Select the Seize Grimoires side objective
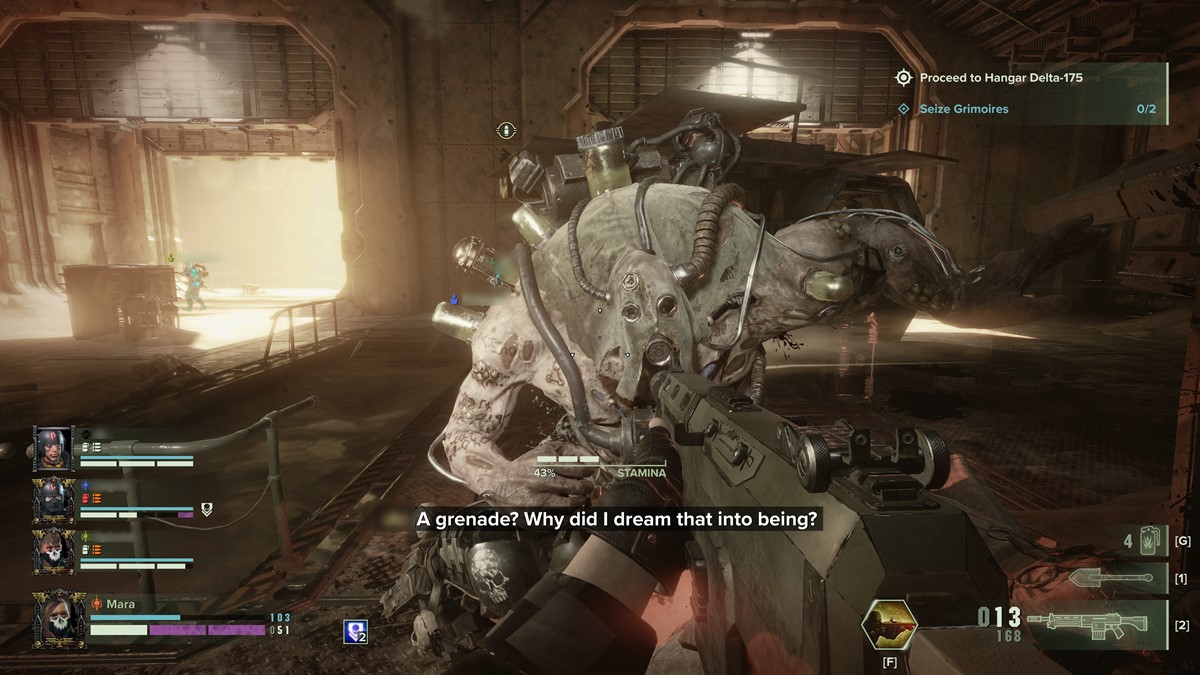This screenshot has height=675, width=1200. [1030, 109]
